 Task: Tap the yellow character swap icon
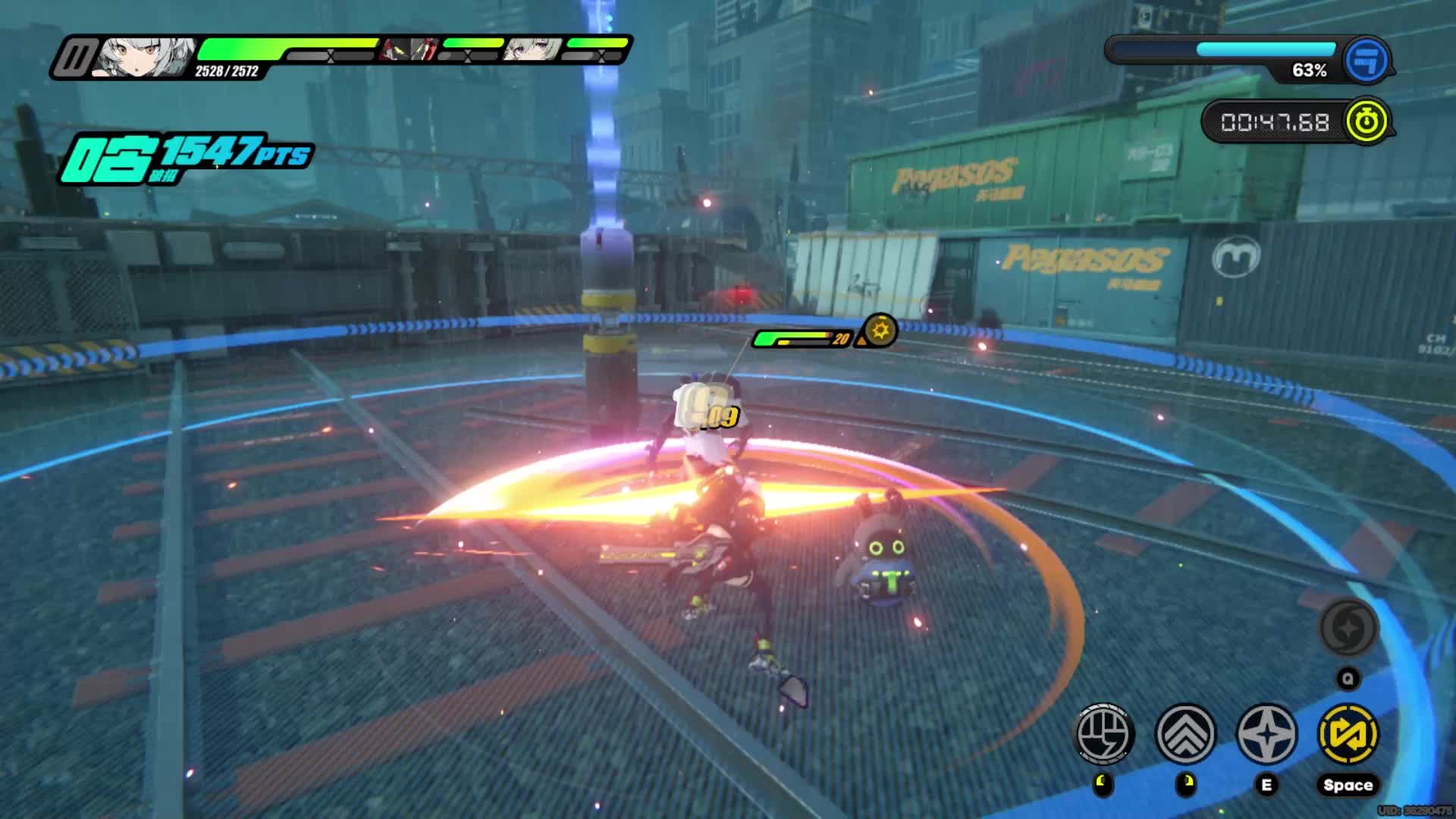[1348, 733]
